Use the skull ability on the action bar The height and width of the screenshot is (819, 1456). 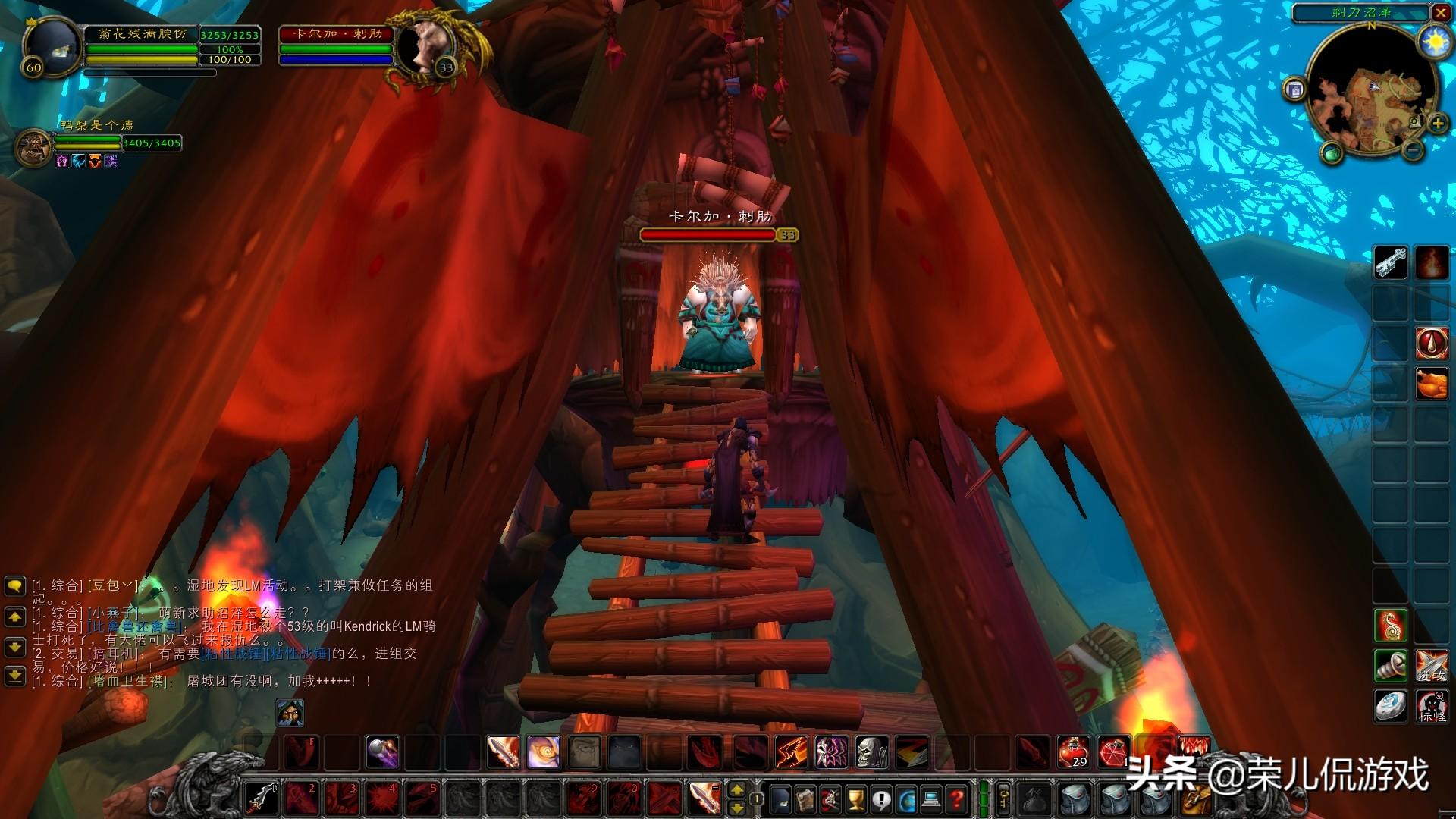click(x=871, y=752)
